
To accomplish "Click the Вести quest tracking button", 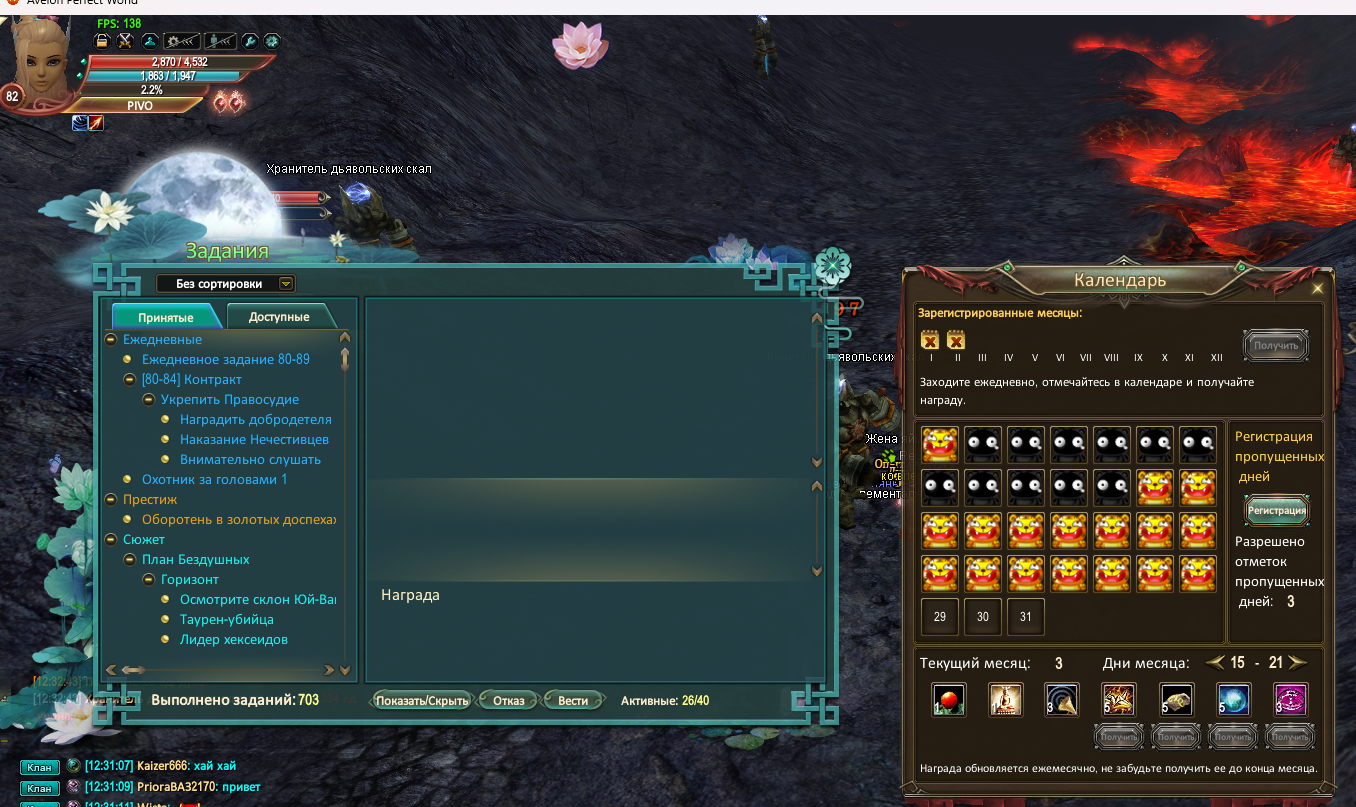I will pos(573,700).
